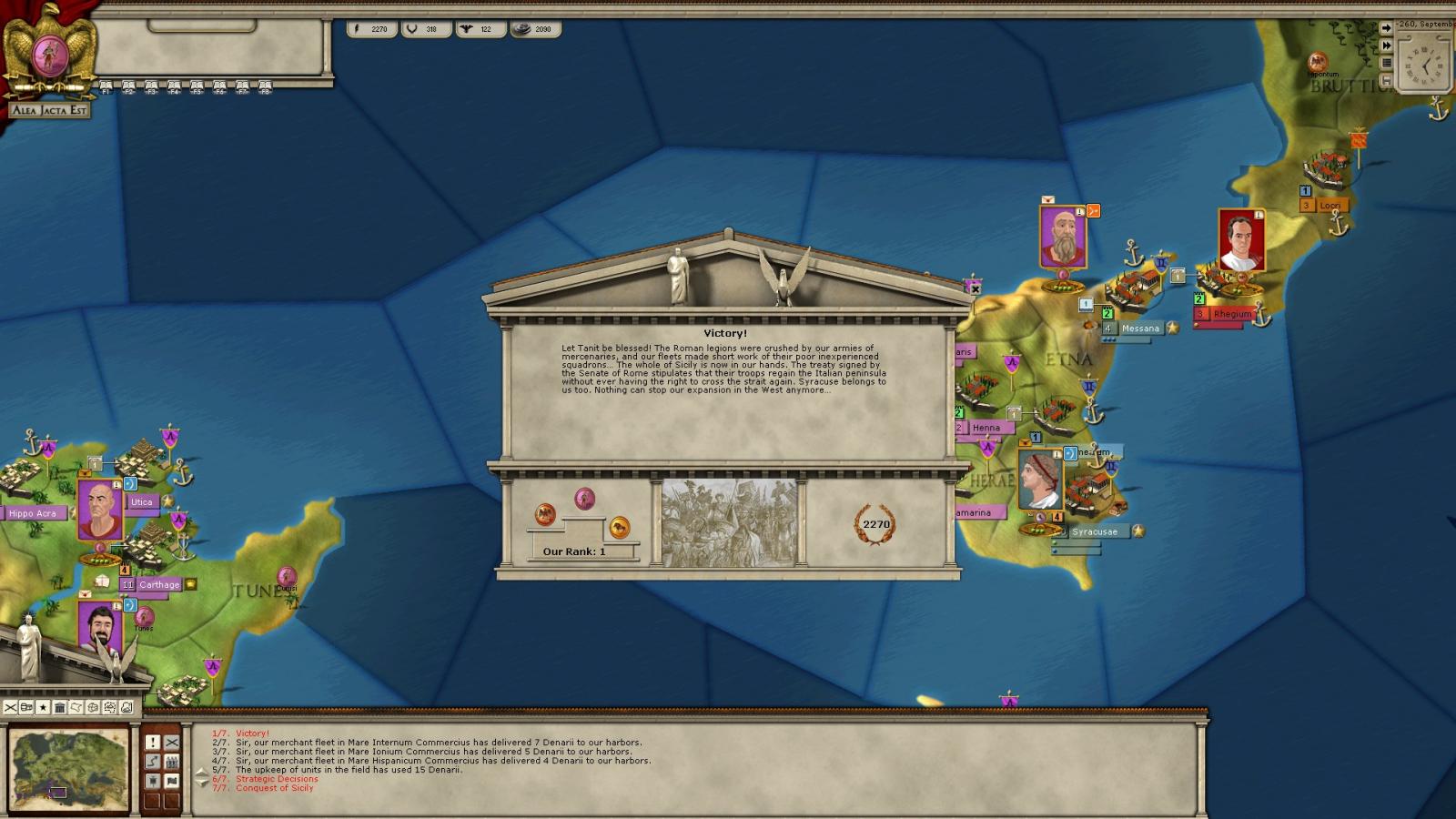Close the Victory message window

pyautogui.click(x=975, y=289)
